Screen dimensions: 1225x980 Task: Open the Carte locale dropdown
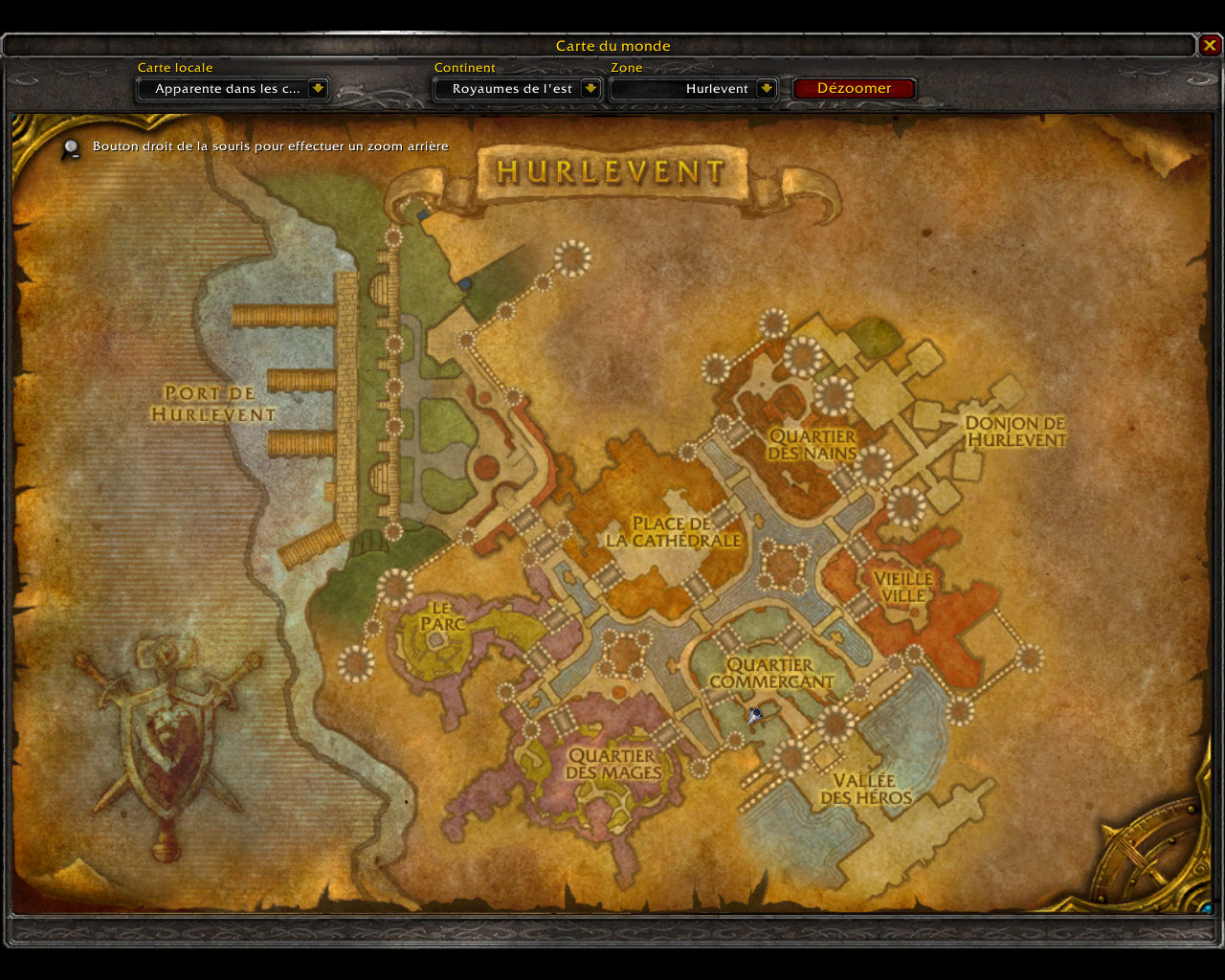[318, 89]
